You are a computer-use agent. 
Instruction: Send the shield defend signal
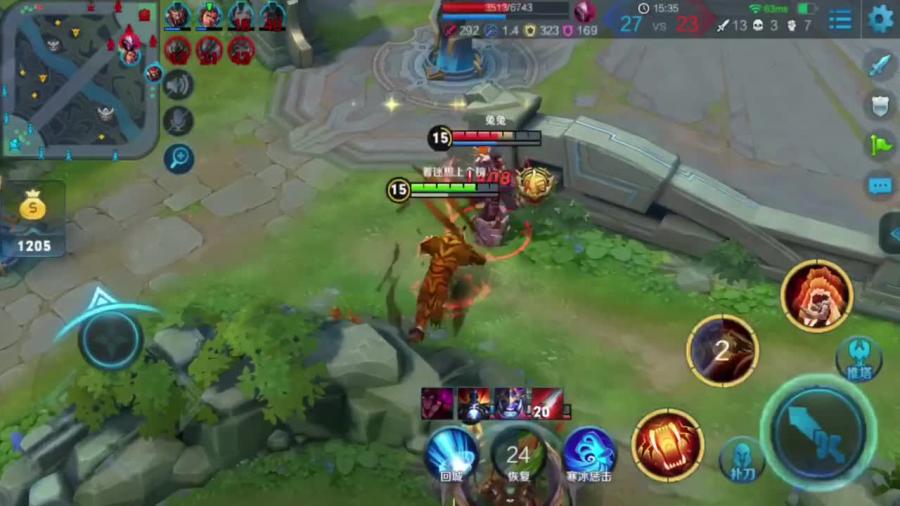click(879, 105)
